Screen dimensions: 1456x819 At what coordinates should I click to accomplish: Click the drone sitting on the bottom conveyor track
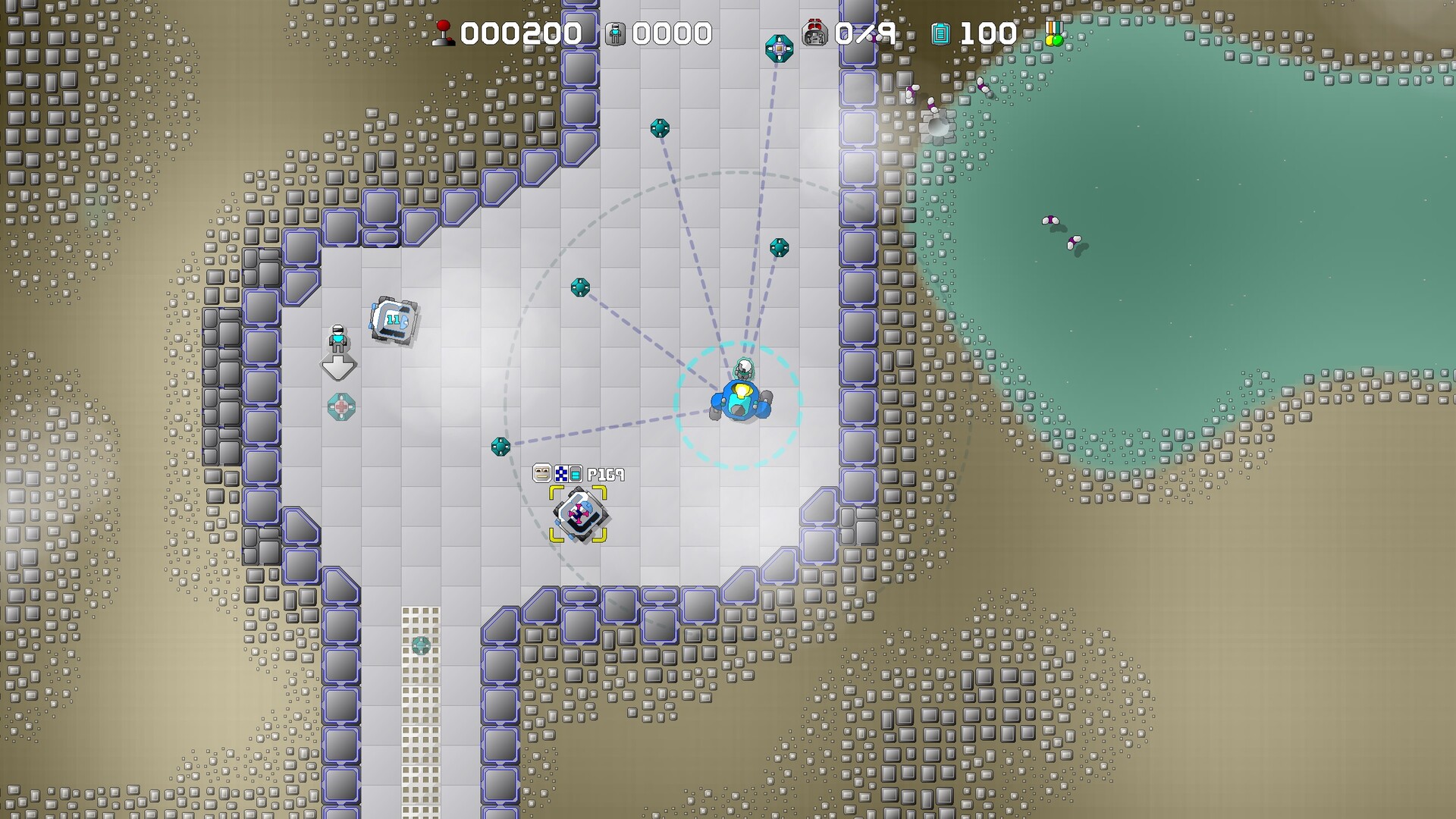pos(422,645)
